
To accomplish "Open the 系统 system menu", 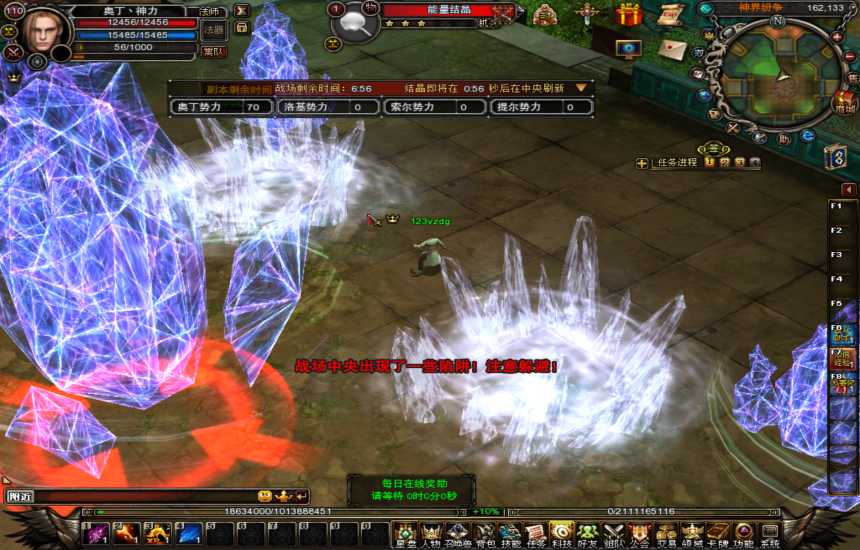I will pyautogui.click(x=769, y=535).
